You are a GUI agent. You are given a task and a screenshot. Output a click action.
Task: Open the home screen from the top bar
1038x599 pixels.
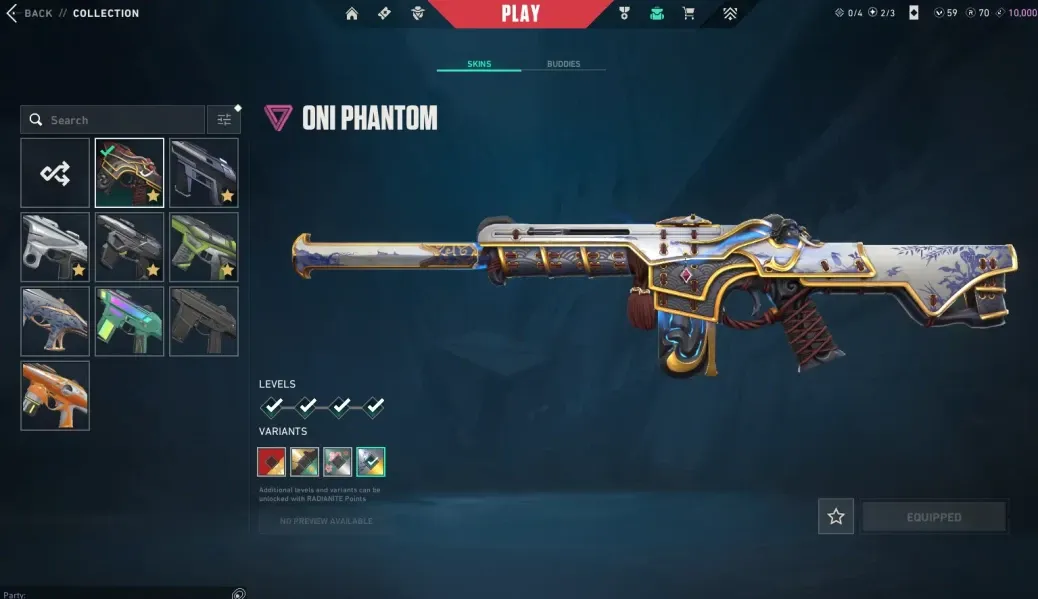[352, 14]
